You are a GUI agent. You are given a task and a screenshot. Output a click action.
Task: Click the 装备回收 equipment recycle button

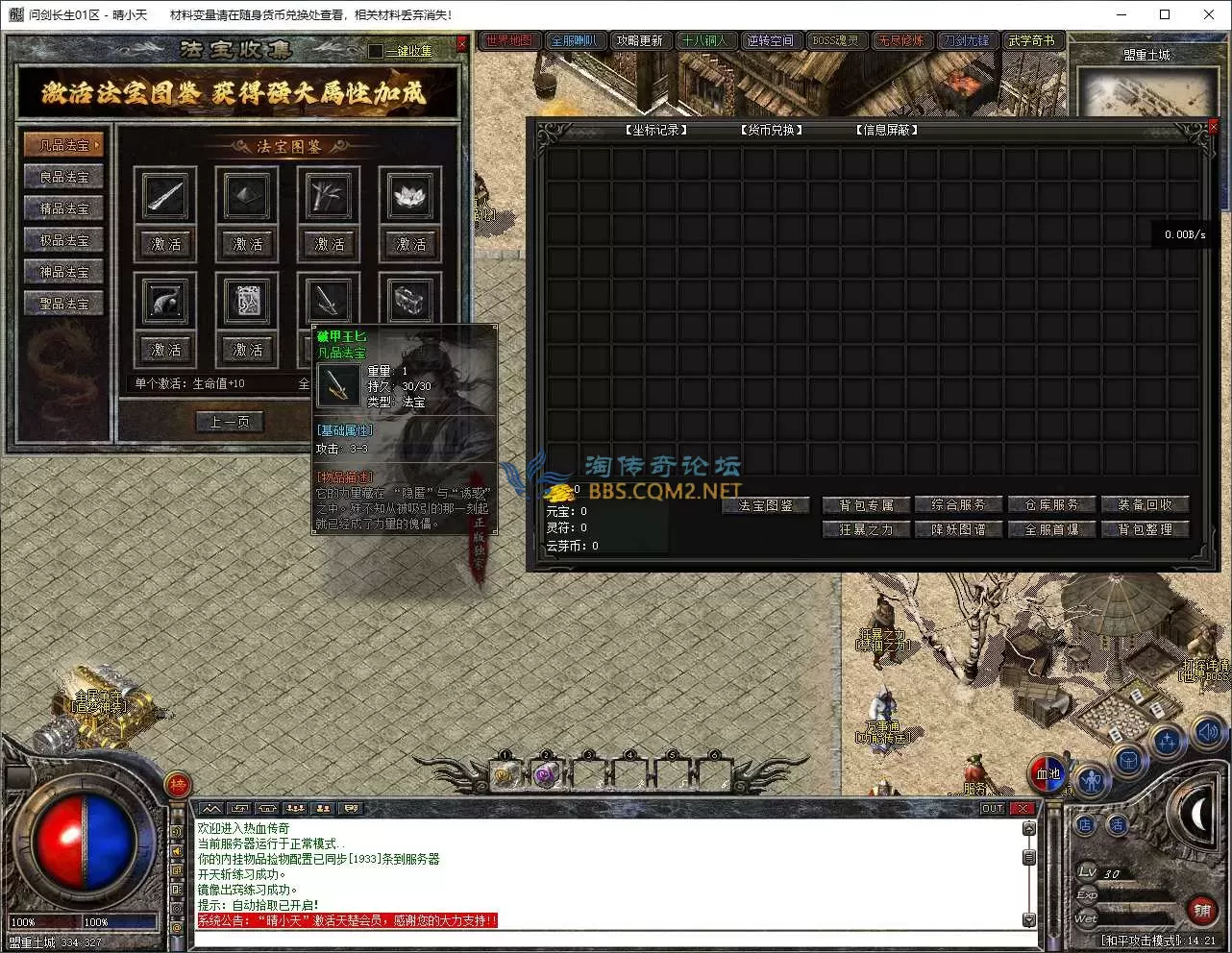1145,504
